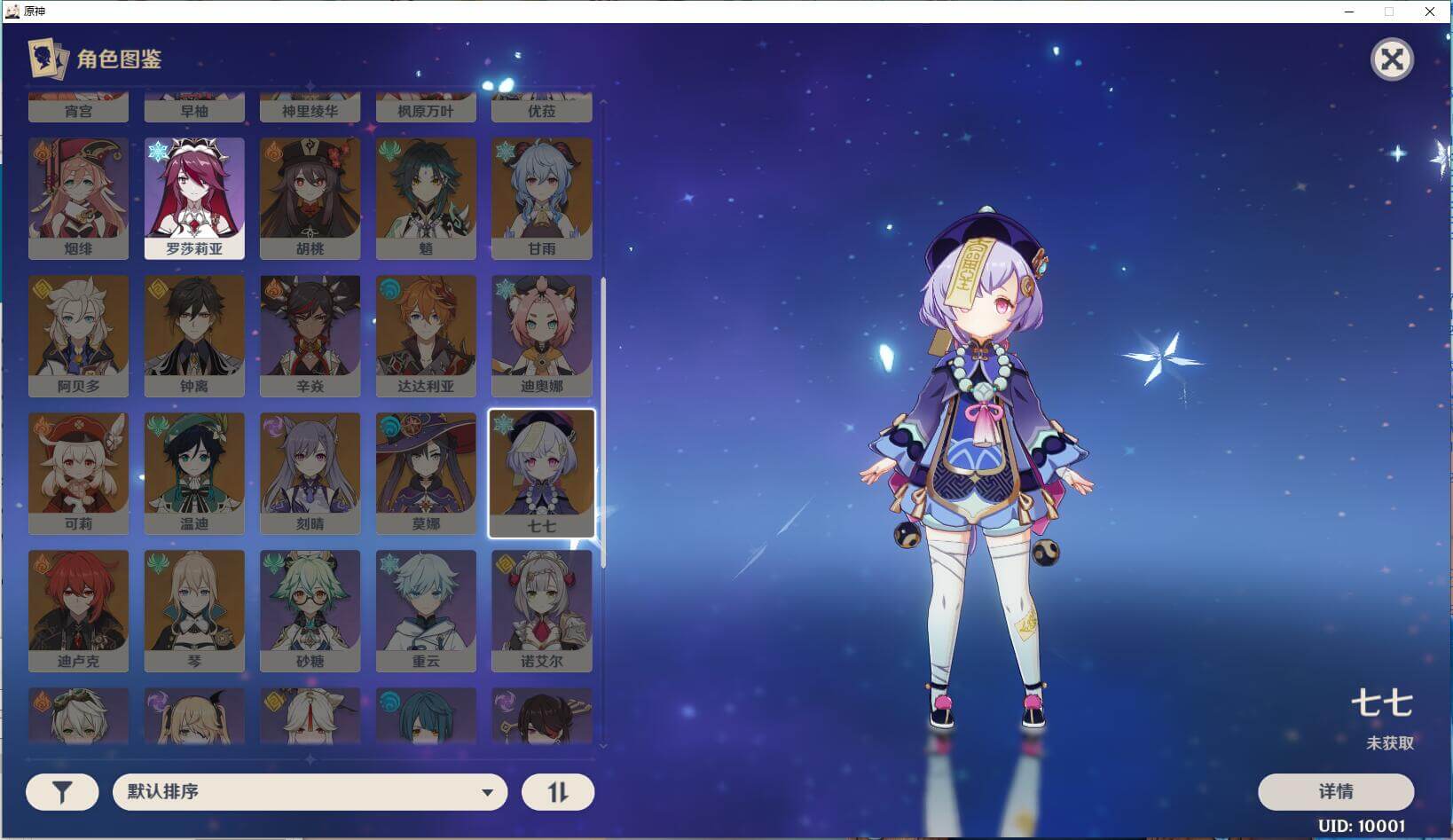The width and height of the screenshot is (1453, 840).
Task: Minimize the 原神 game window
Action: click(x=1349, y=12)
